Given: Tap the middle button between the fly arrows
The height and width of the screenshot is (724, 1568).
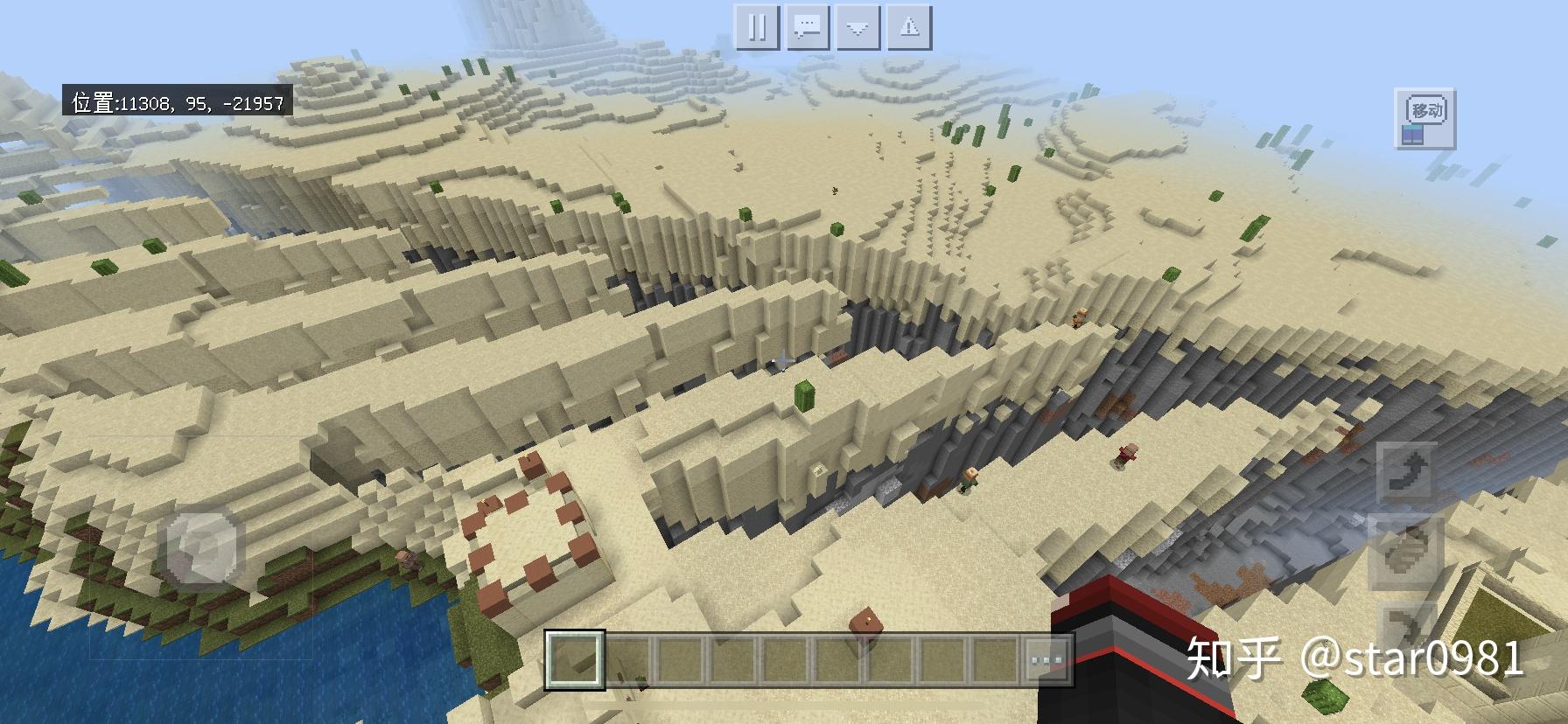Looking at the screenshot, I should (1406, 551).
